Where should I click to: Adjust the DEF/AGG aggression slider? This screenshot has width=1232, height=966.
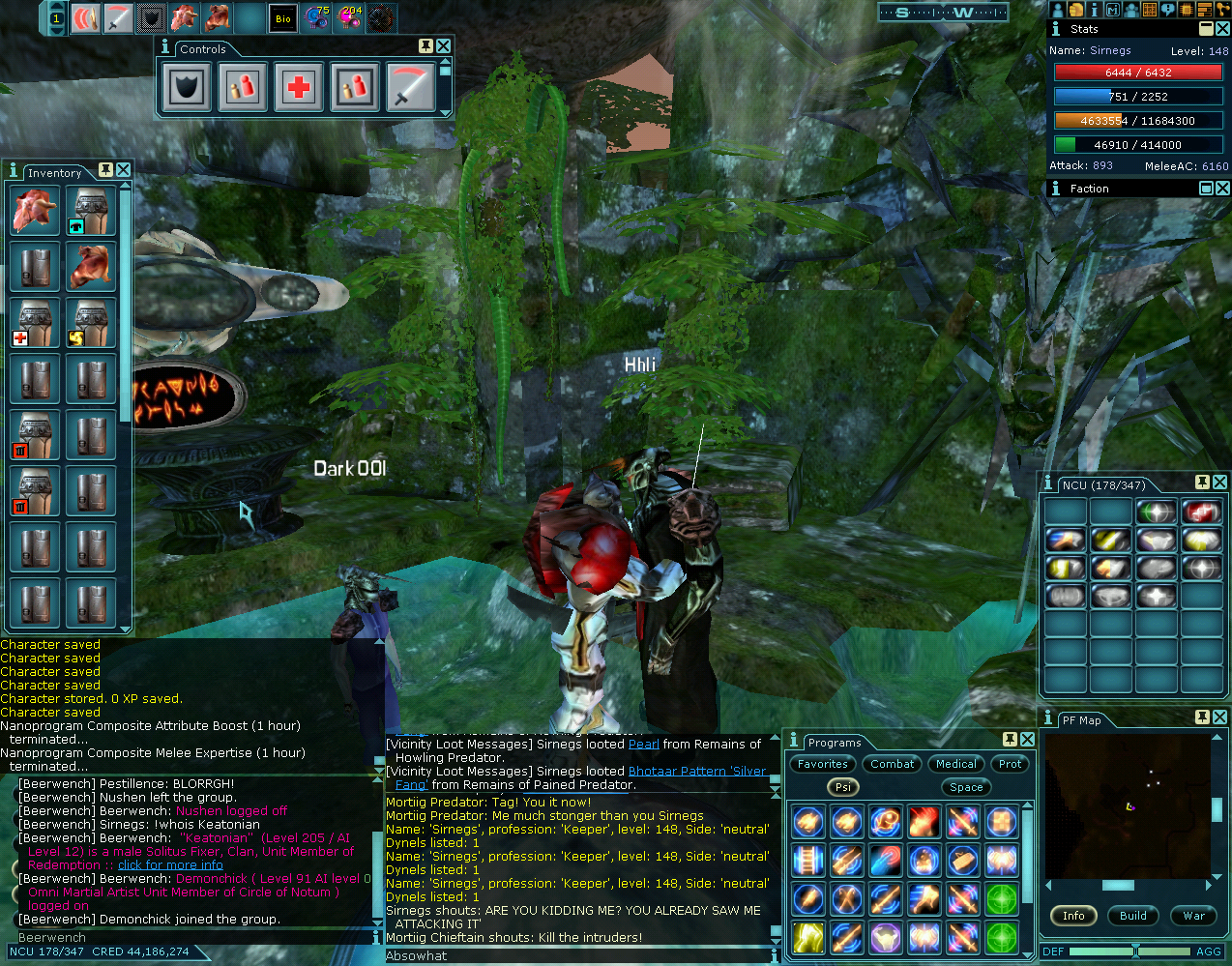pyautogui.click(x=1135, y=951)
